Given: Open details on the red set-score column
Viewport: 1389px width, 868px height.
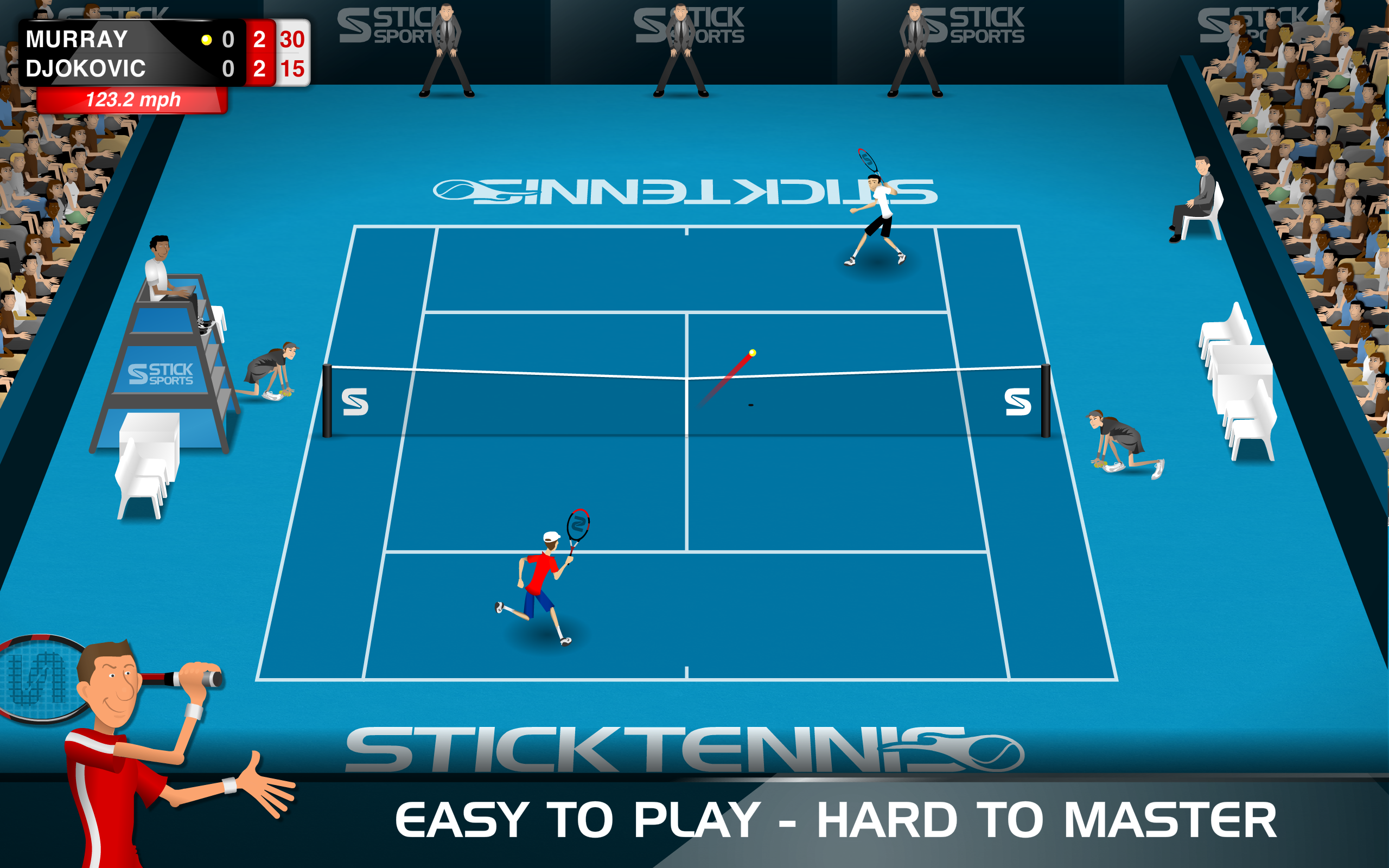Looking at the screenshot, I should 260,56.
